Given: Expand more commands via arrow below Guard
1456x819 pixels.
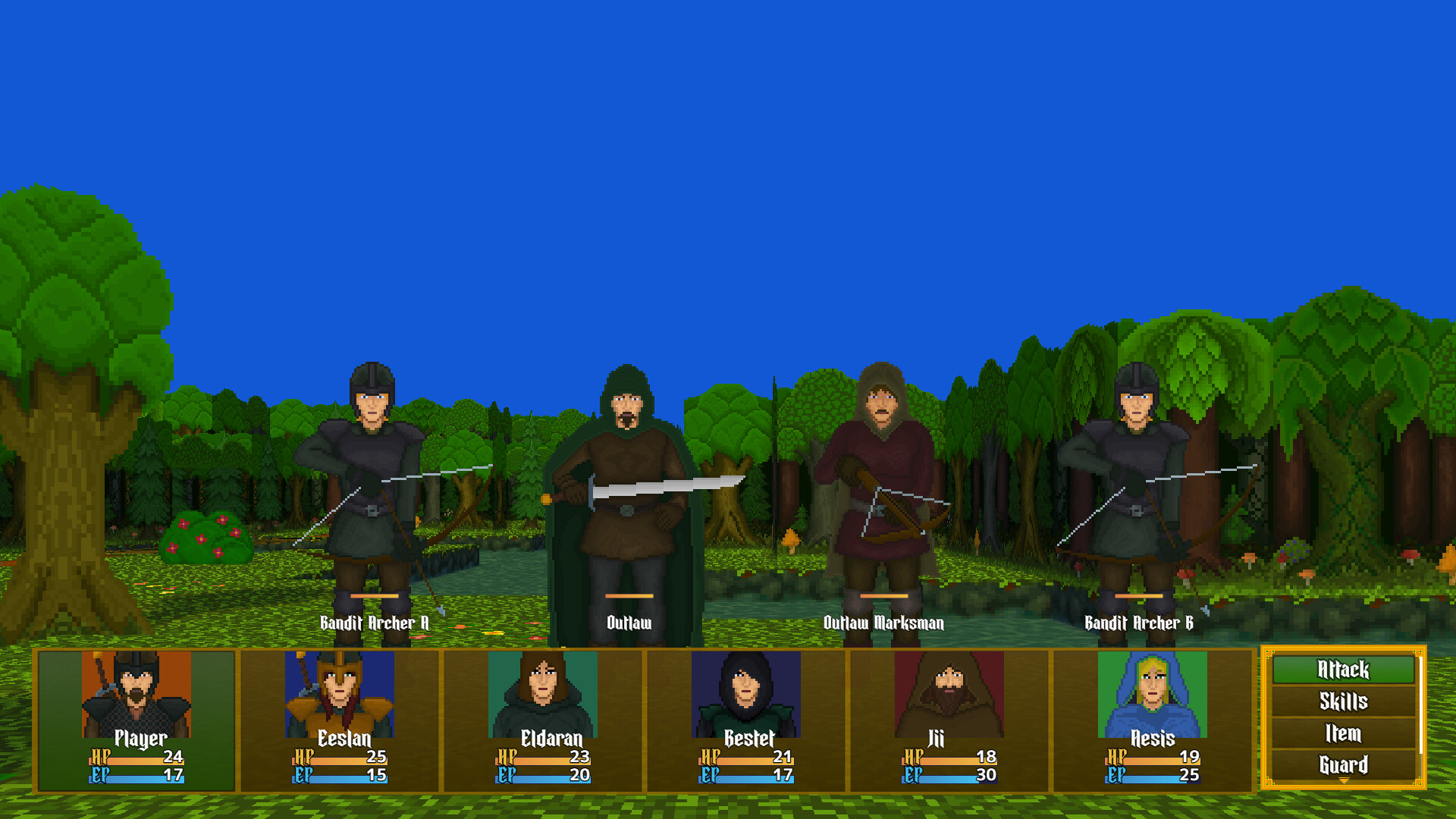Looking at the screenshot, I should coord(1342,780).
